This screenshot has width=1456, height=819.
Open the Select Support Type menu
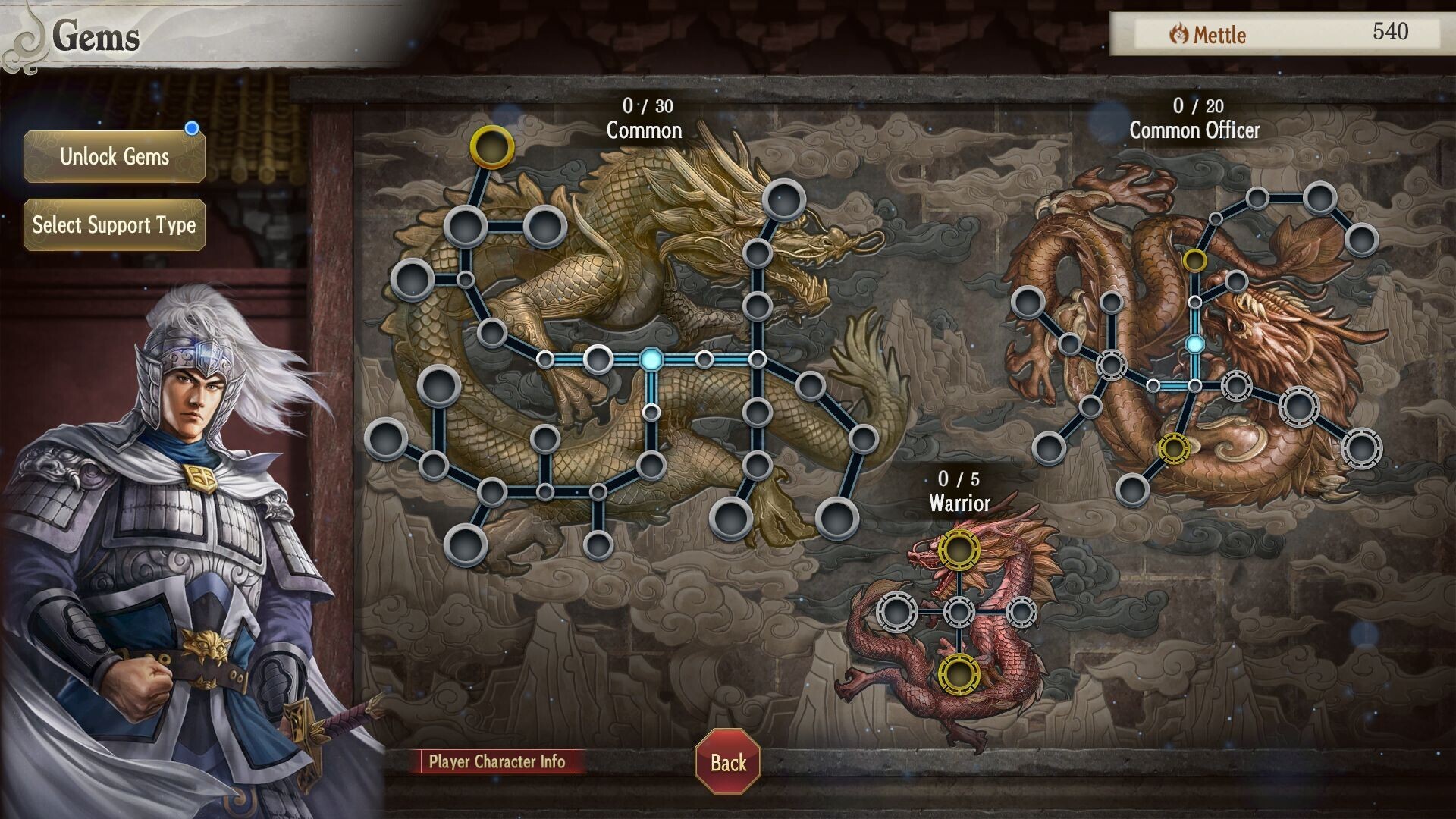pos(114,224)
